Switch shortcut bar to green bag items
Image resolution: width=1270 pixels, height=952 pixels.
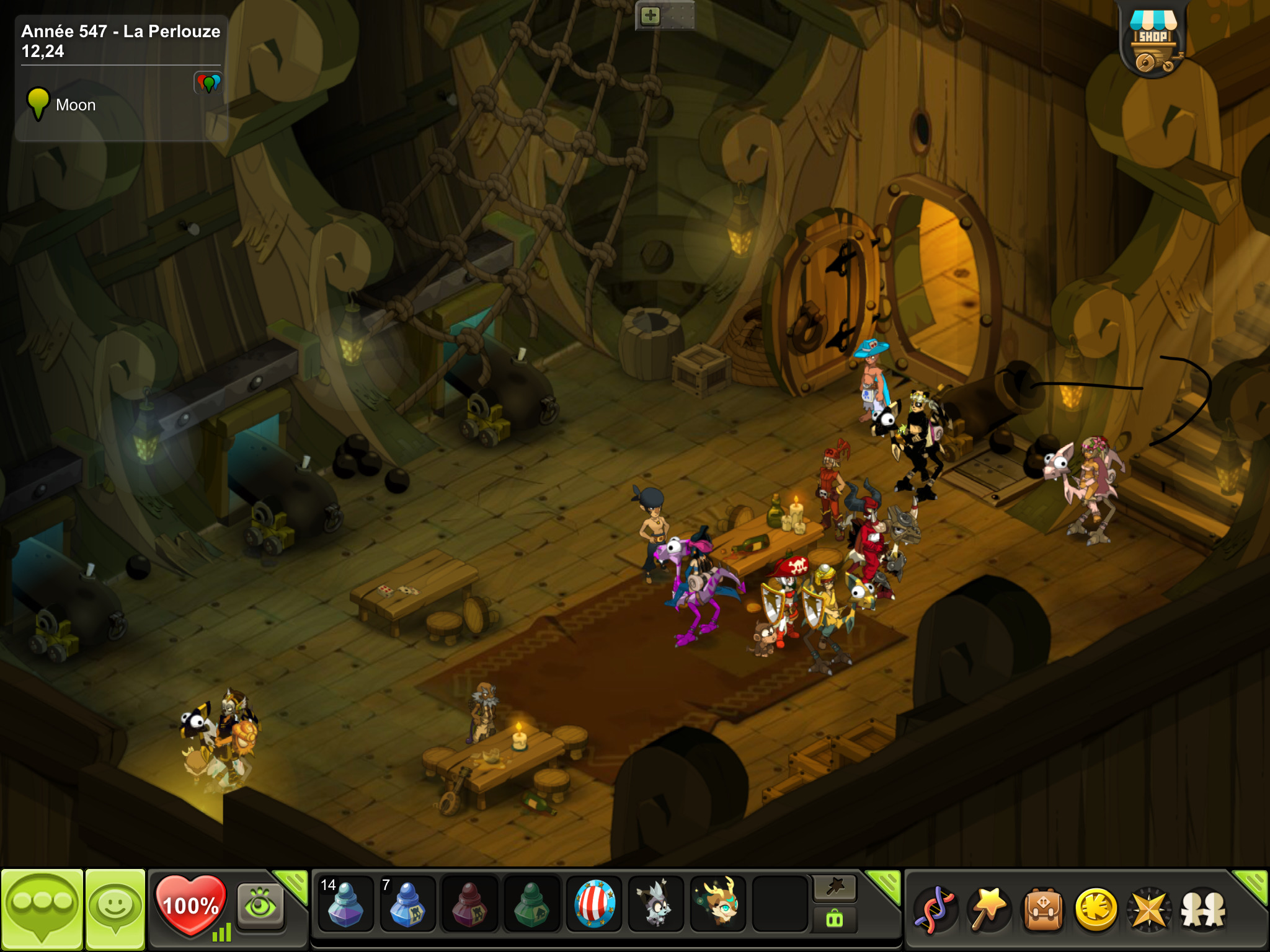coord(835,920)
